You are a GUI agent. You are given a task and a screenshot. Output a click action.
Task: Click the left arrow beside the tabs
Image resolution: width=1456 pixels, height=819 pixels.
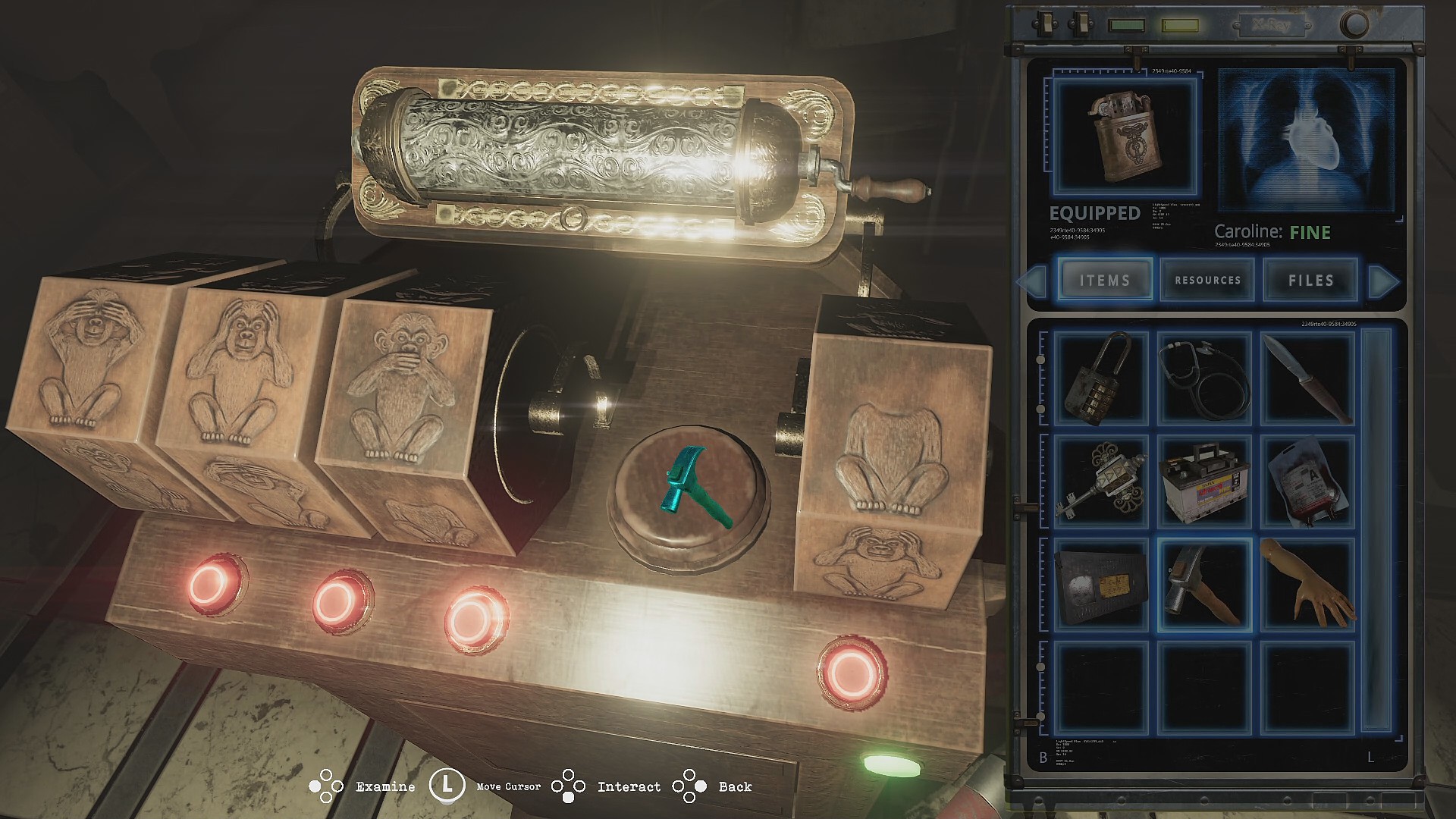pos(1032,281)
